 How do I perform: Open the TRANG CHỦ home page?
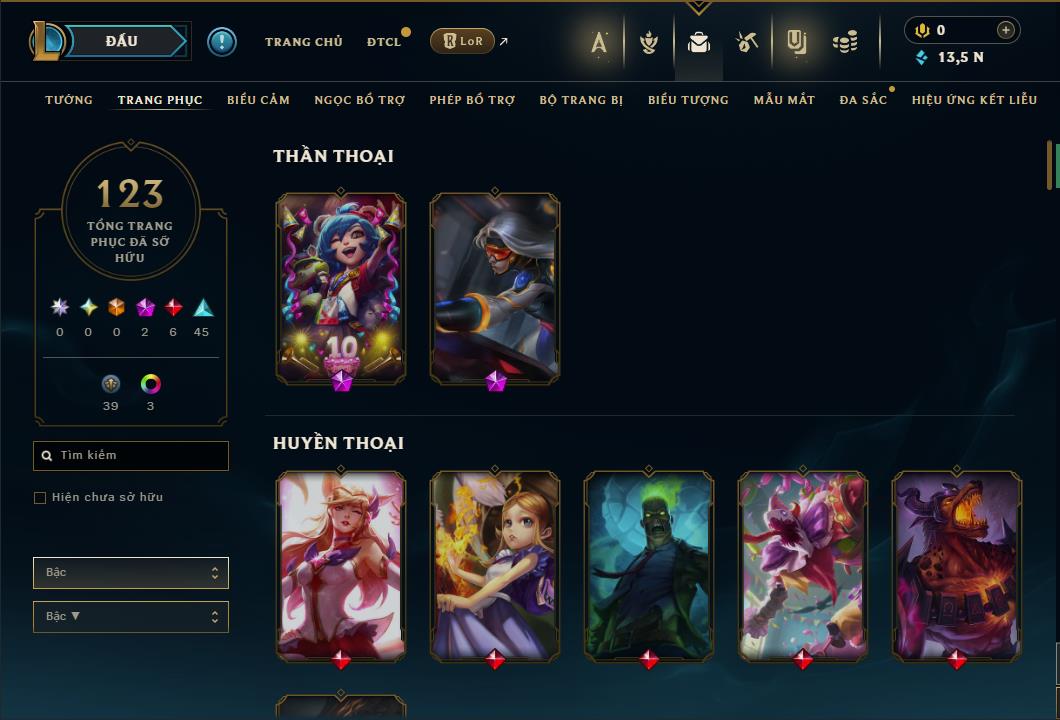303,41
